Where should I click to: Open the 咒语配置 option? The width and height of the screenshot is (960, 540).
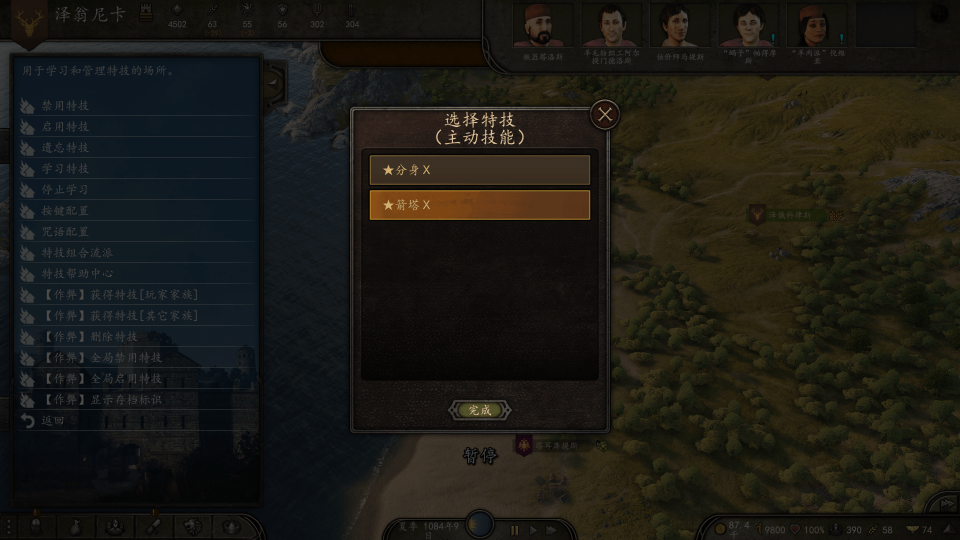tap(66, 232)
